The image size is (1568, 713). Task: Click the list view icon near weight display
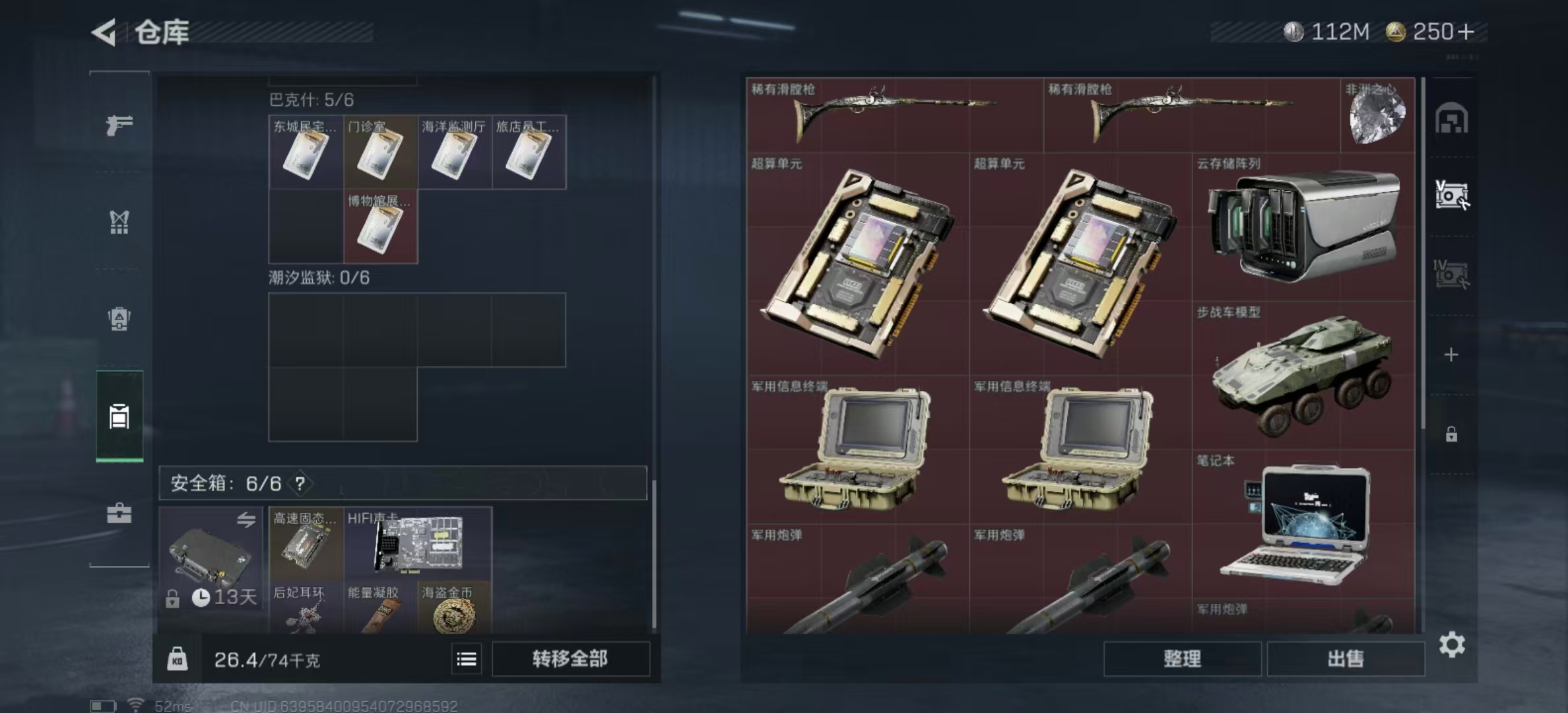click(x=467, y=658)
